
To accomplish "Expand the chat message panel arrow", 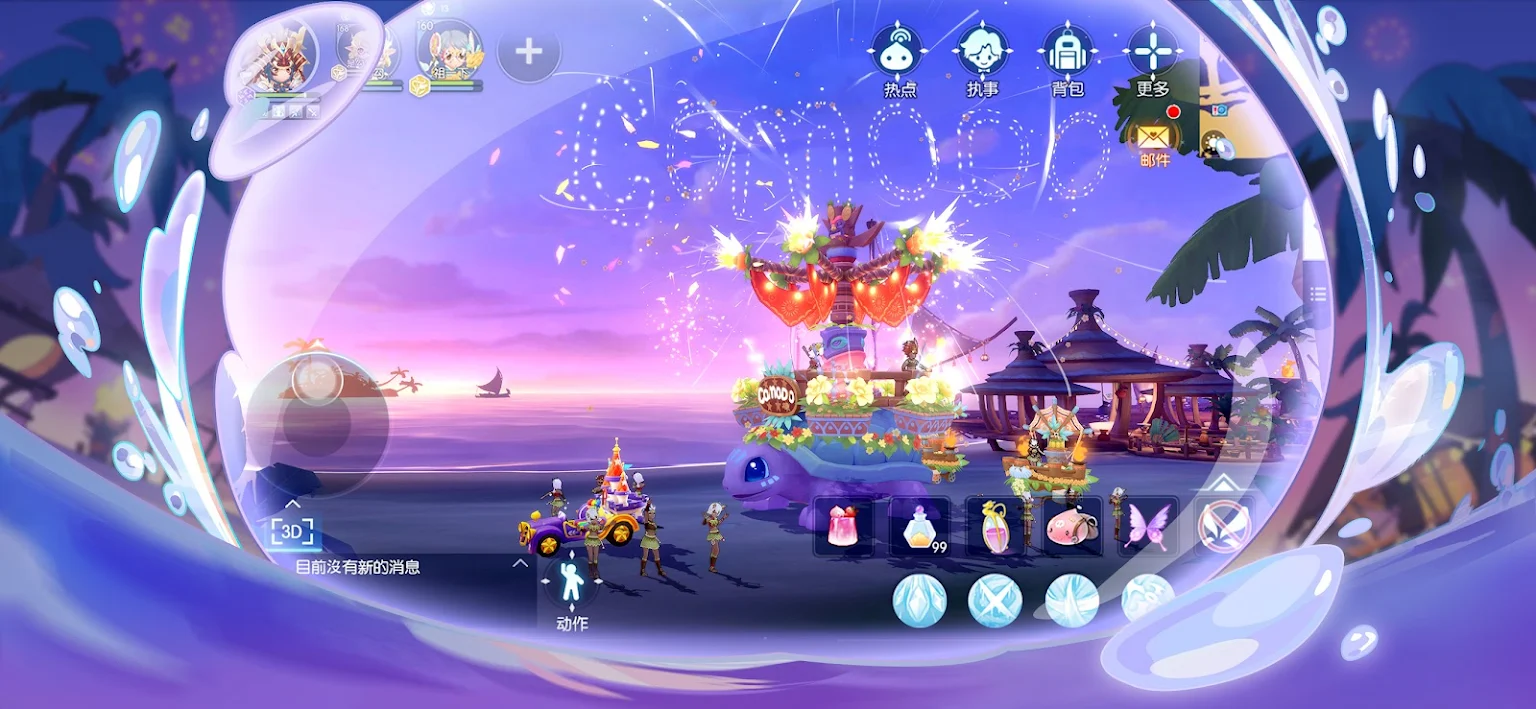I will 520,564.
